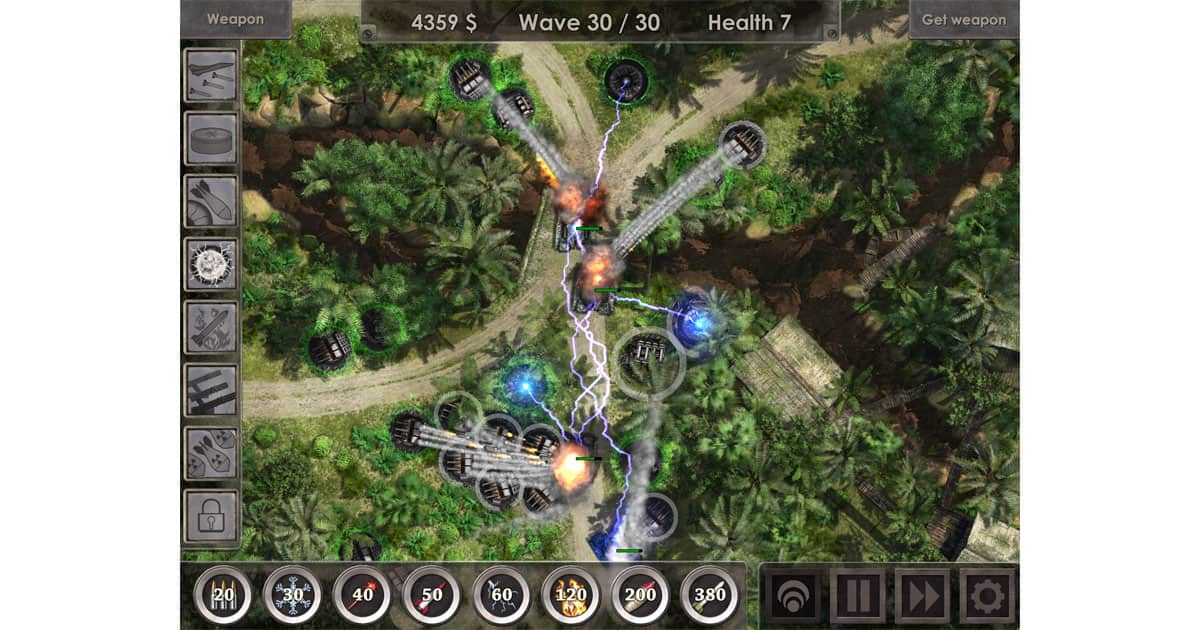Select the missile with flames weapon
Viewport: 1200px width, 630px height.
[x=211, y=327]
